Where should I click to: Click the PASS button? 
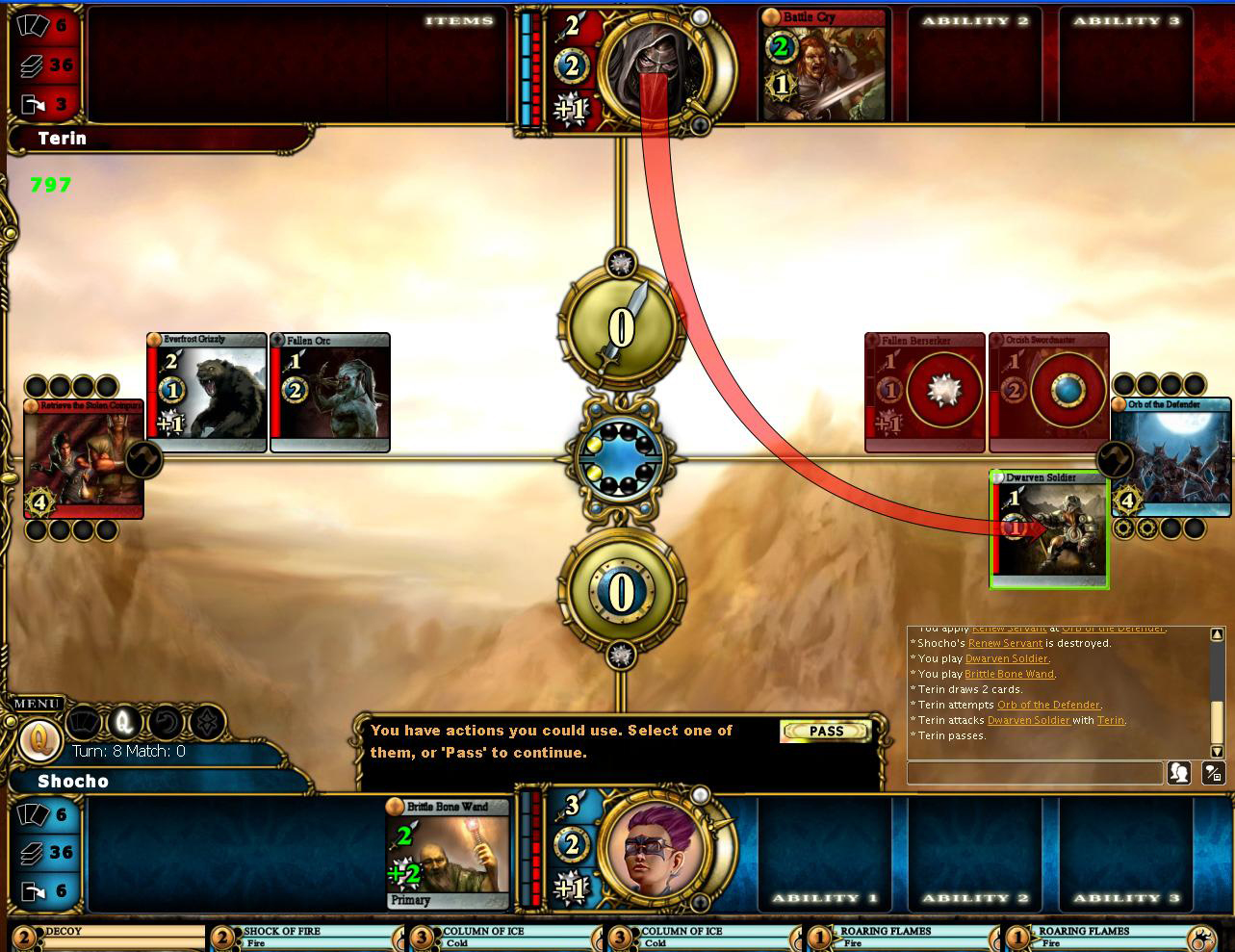tap(826, 732)
